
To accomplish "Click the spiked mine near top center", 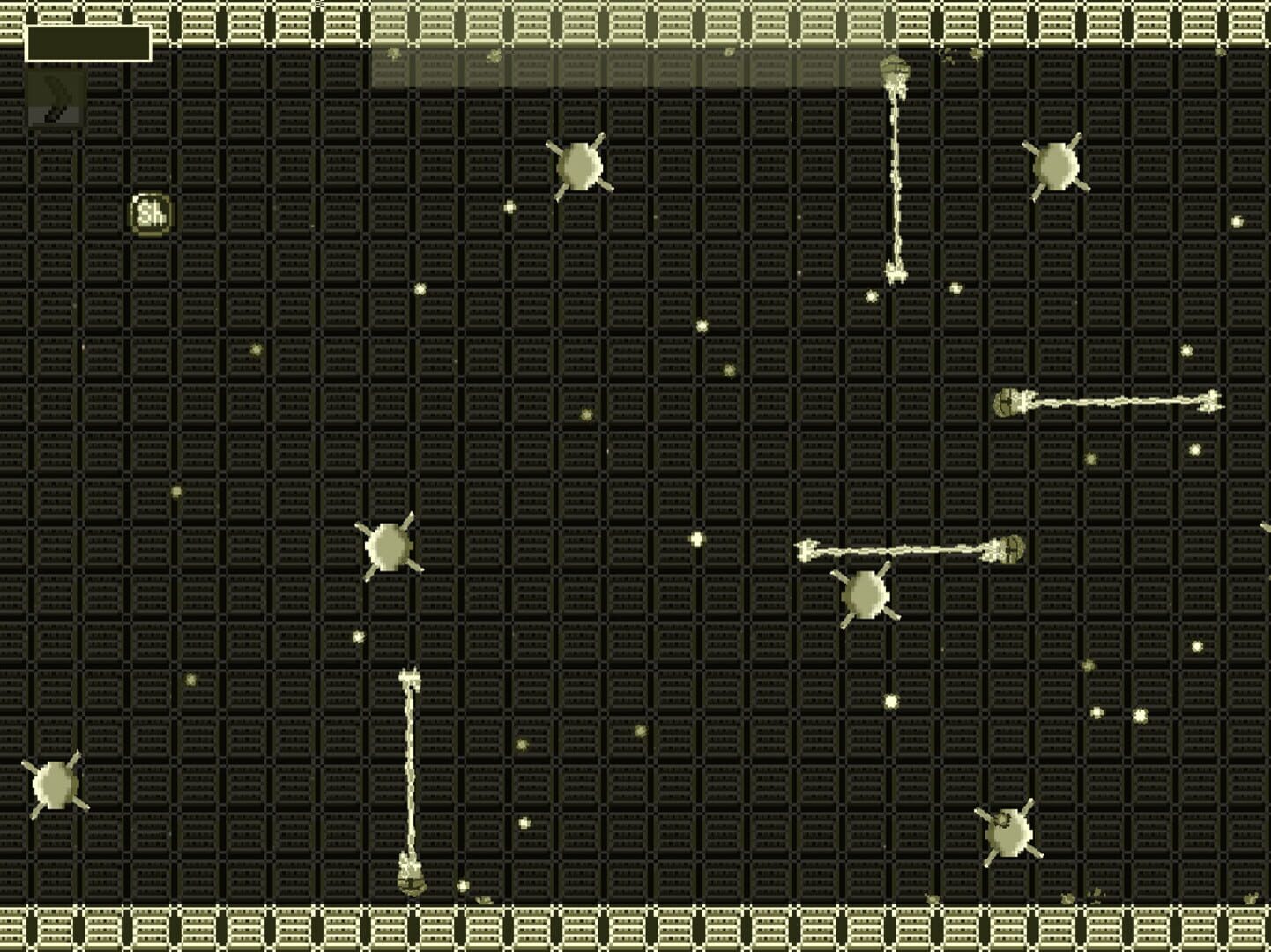I will (x=582, y=165).
